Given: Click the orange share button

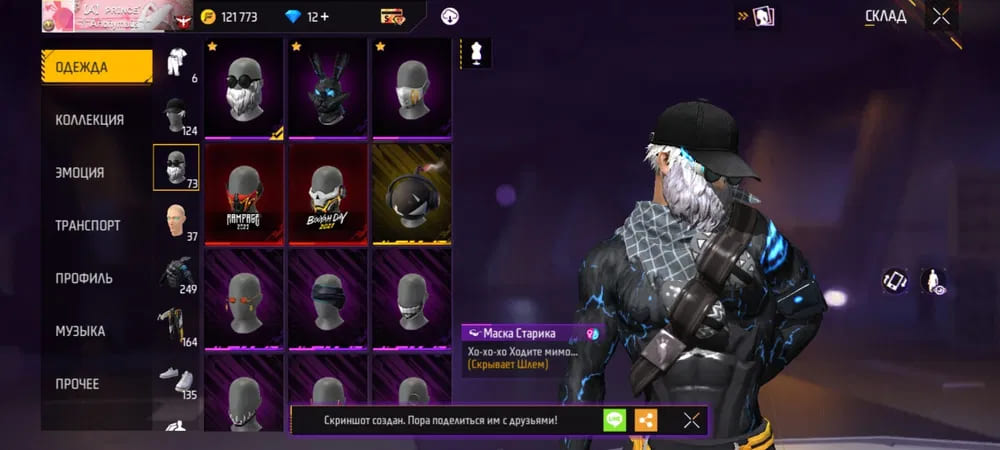Looking at the screenshot, I should coord(646,420).
